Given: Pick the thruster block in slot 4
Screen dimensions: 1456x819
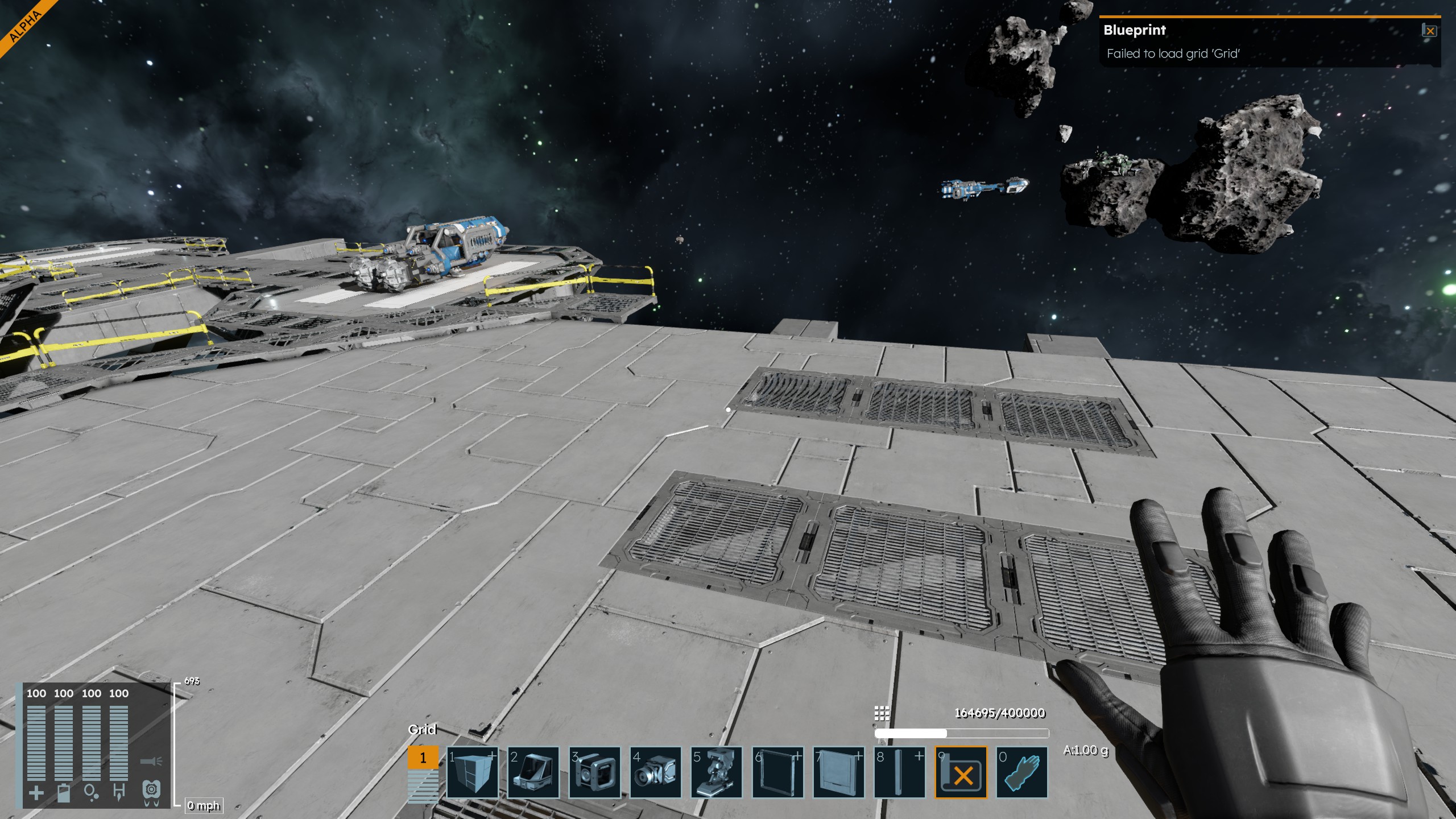Looking at the screenshot, I should (x=655, y=772).
